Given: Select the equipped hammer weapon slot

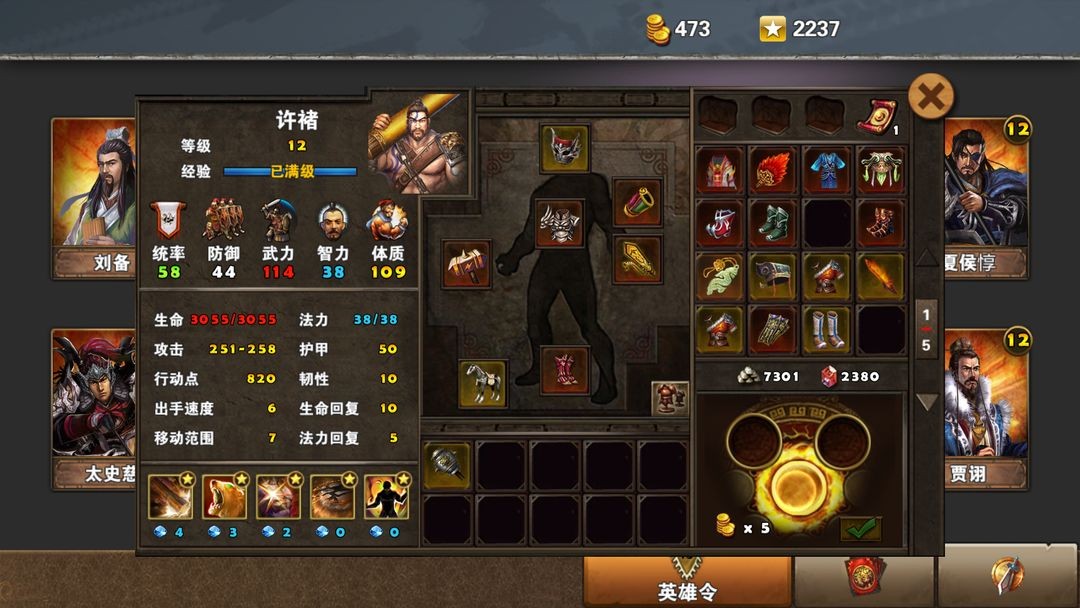Looking at the screenshot, I should click(466, 264).
